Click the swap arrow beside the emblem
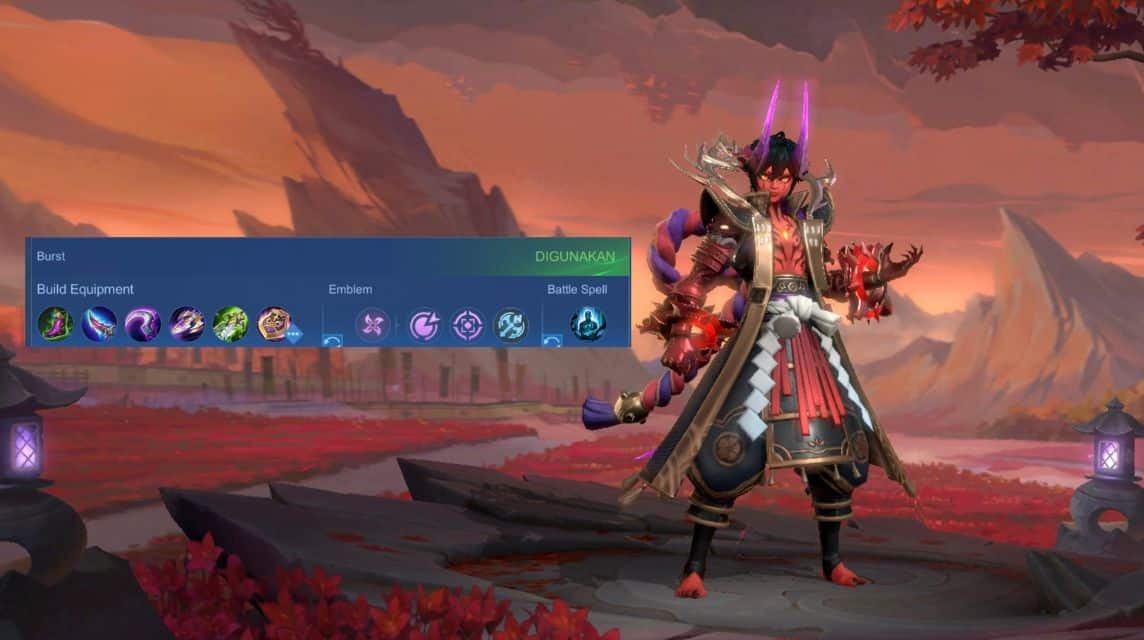This screenshot has width=1144, height=640. click(333, 340)
